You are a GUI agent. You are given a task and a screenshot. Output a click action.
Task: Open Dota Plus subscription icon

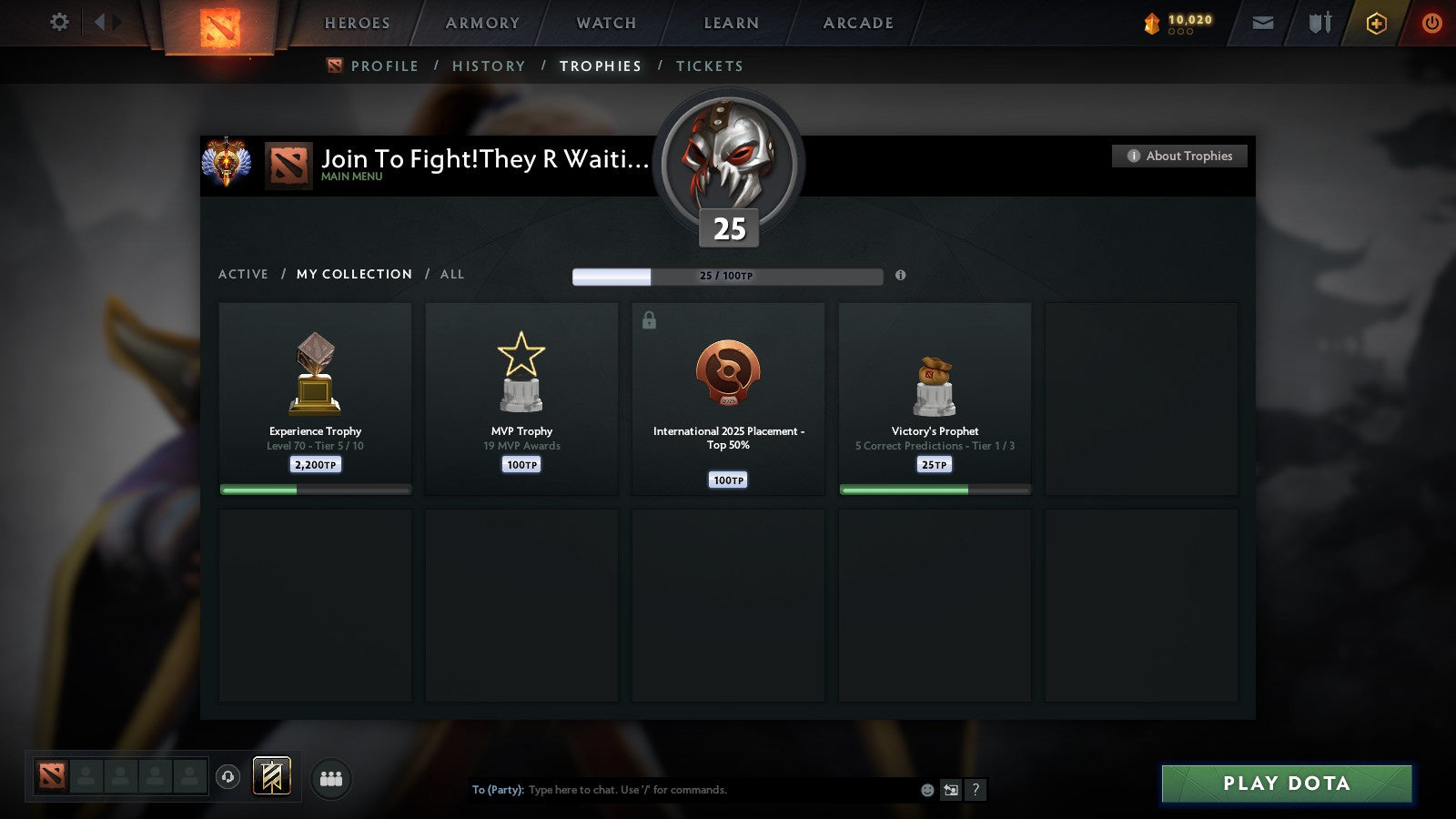tap(1377, 23)
